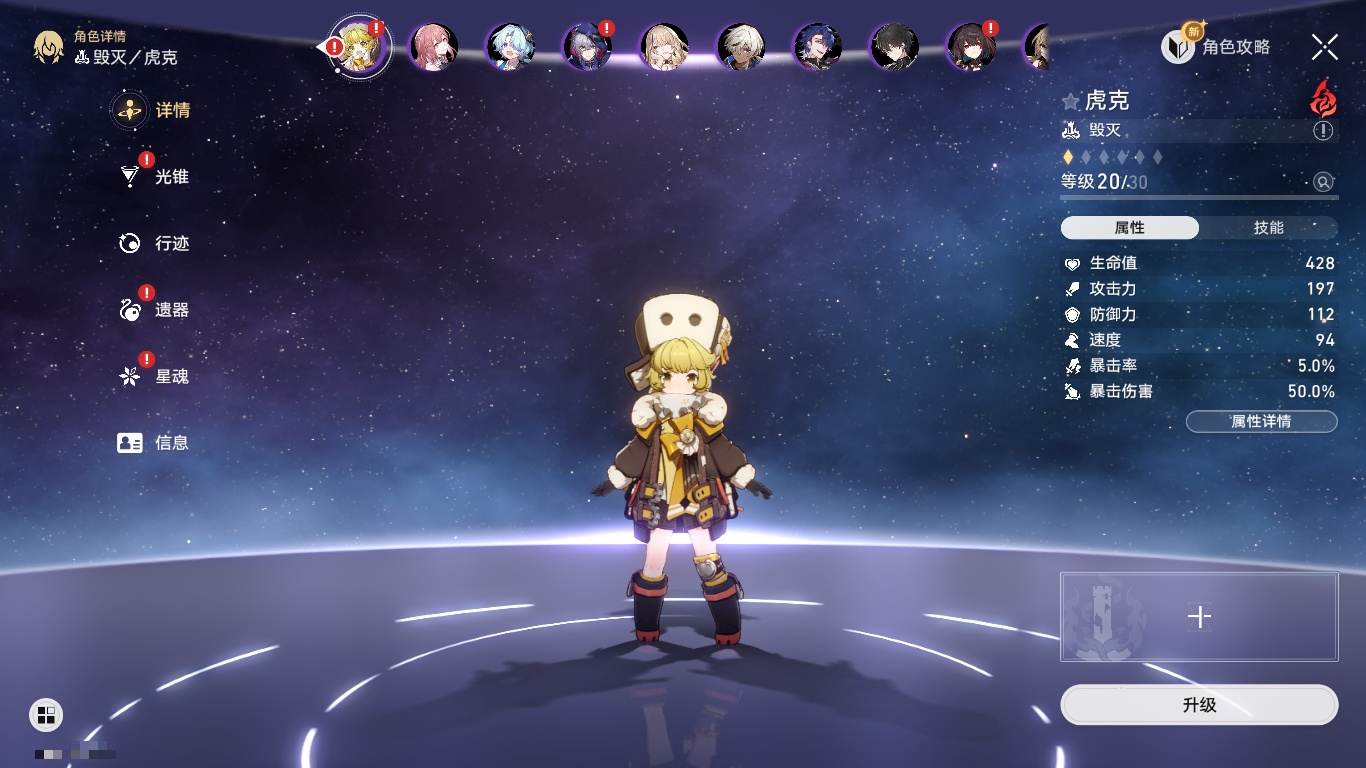Switch to the 属性 attributes tab
The width and height of the screenshot is (1366, 768).
[1130, 228]
